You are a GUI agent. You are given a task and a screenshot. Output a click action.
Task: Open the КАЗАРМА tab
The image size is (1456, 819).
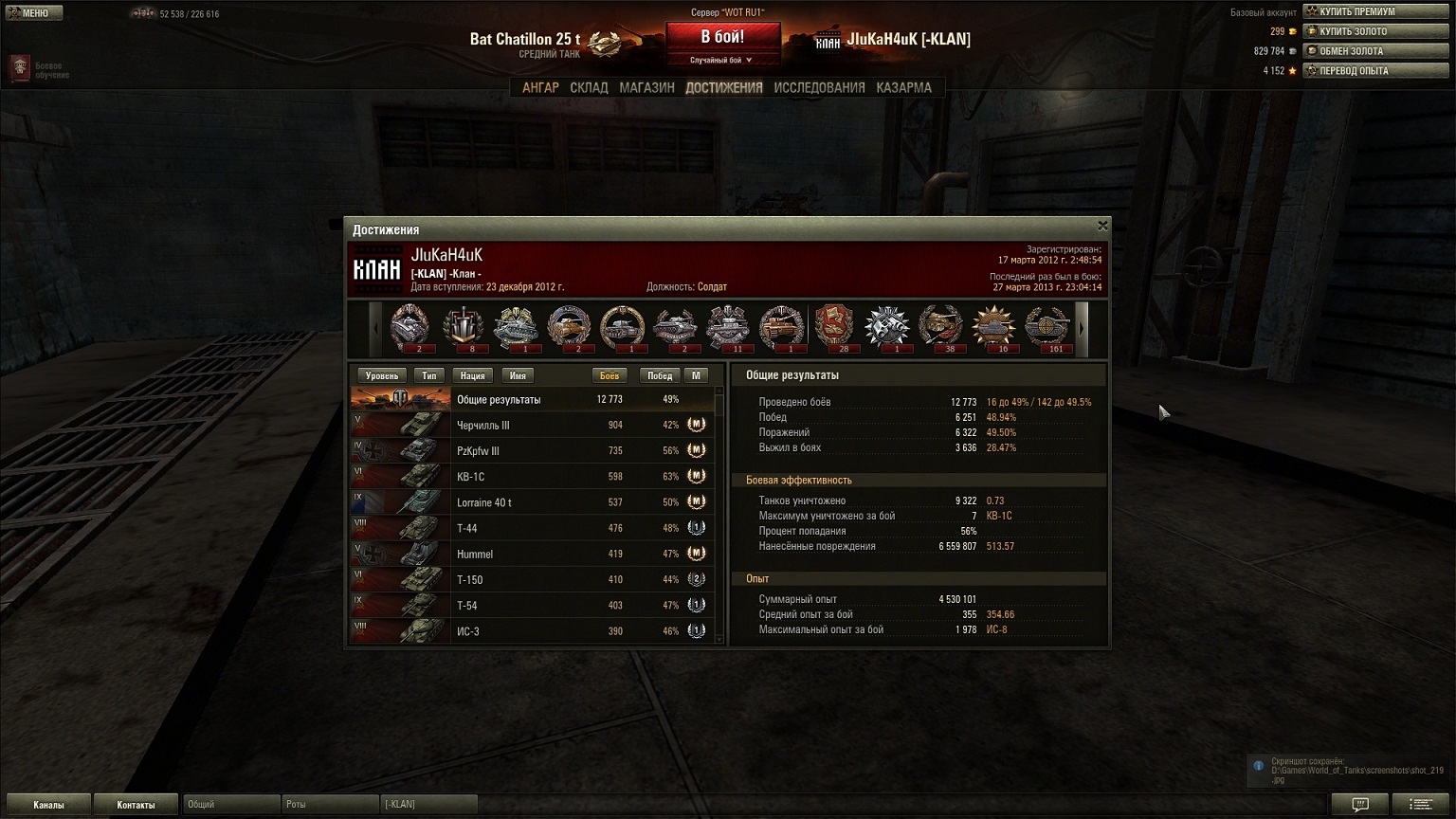tap(903, 87)
